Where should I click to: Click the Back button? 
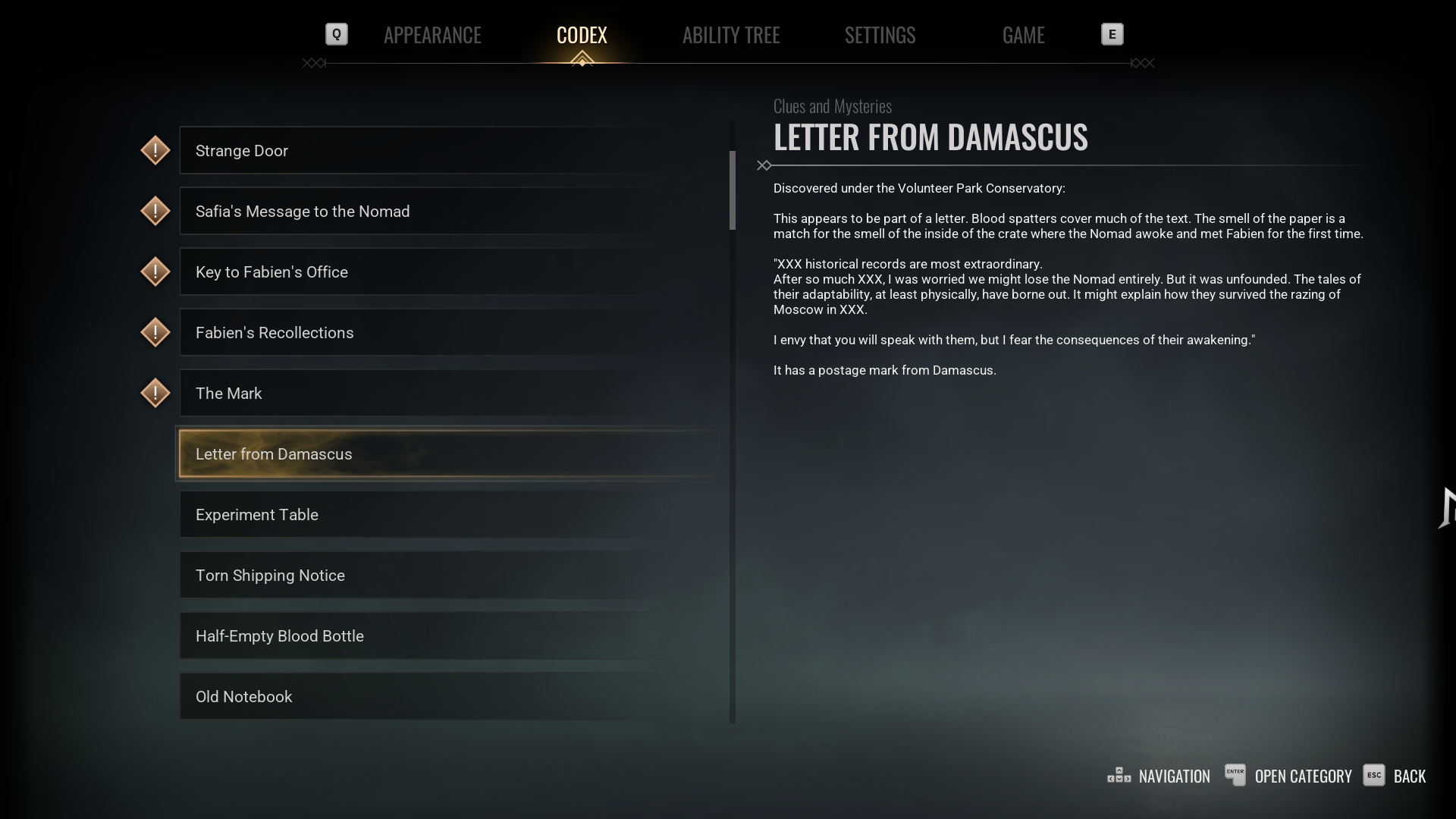[x=1395, y=776]
